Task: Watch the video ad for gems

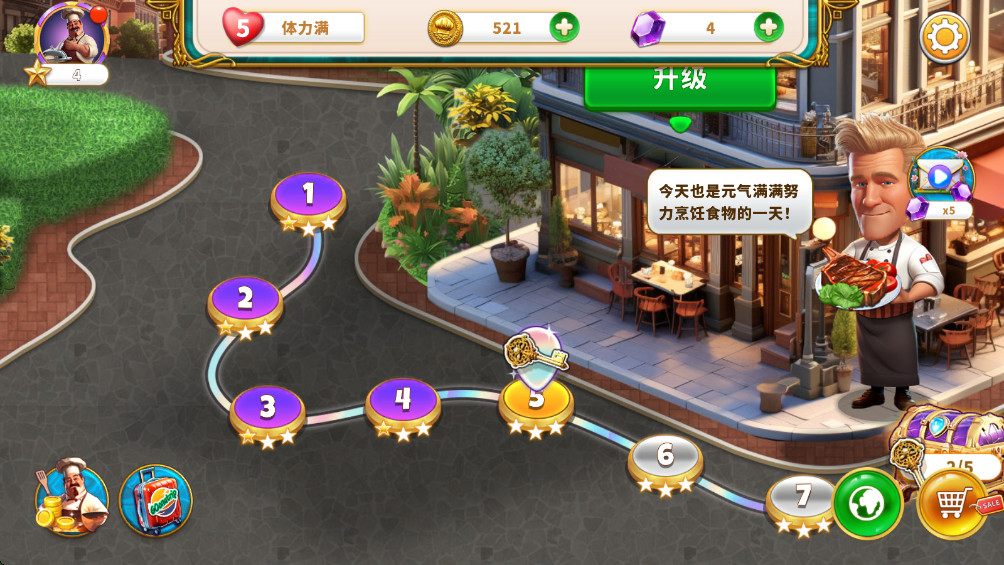Action: [940, 178]
